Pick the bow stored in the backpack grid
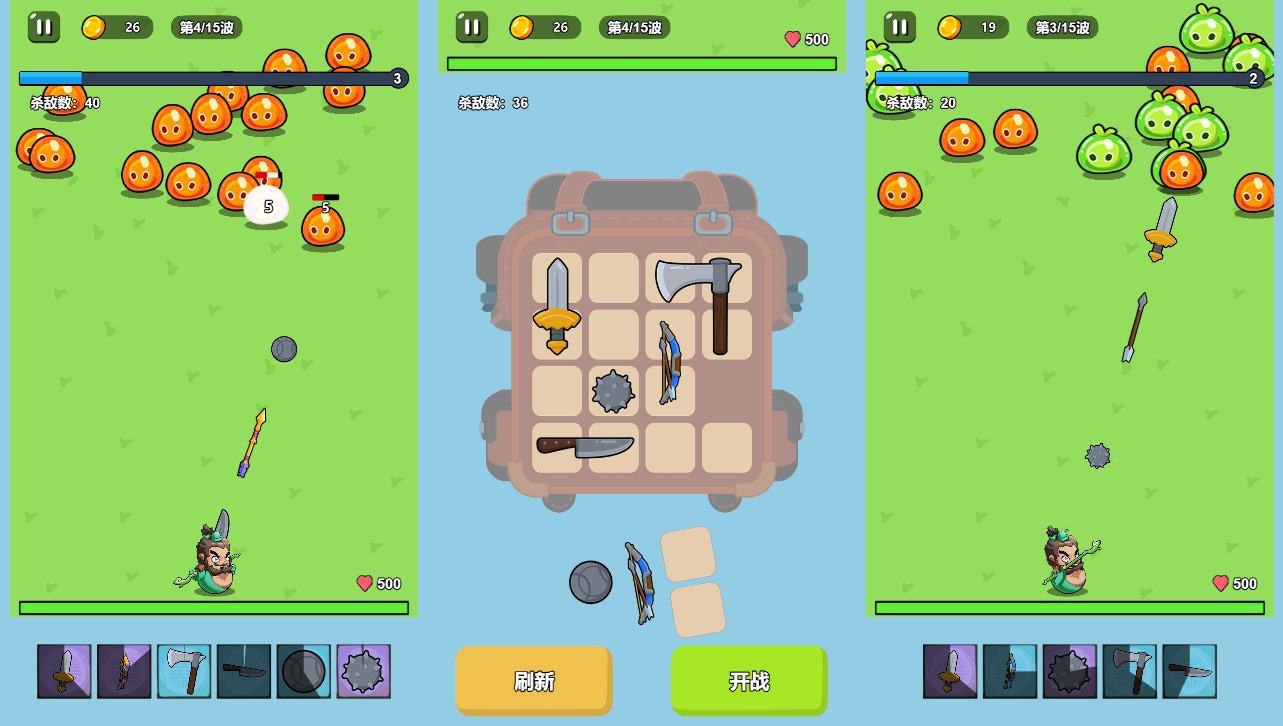The image size is (1283, 726). tap(669, 362)
